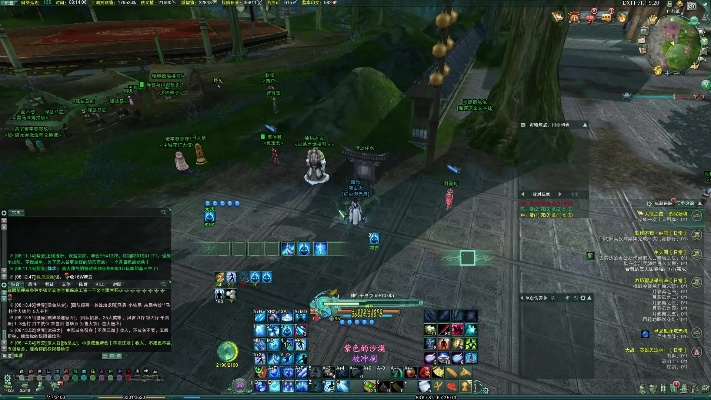
Task: Click the purple round button left of hotbar
Action: [238, 383]
